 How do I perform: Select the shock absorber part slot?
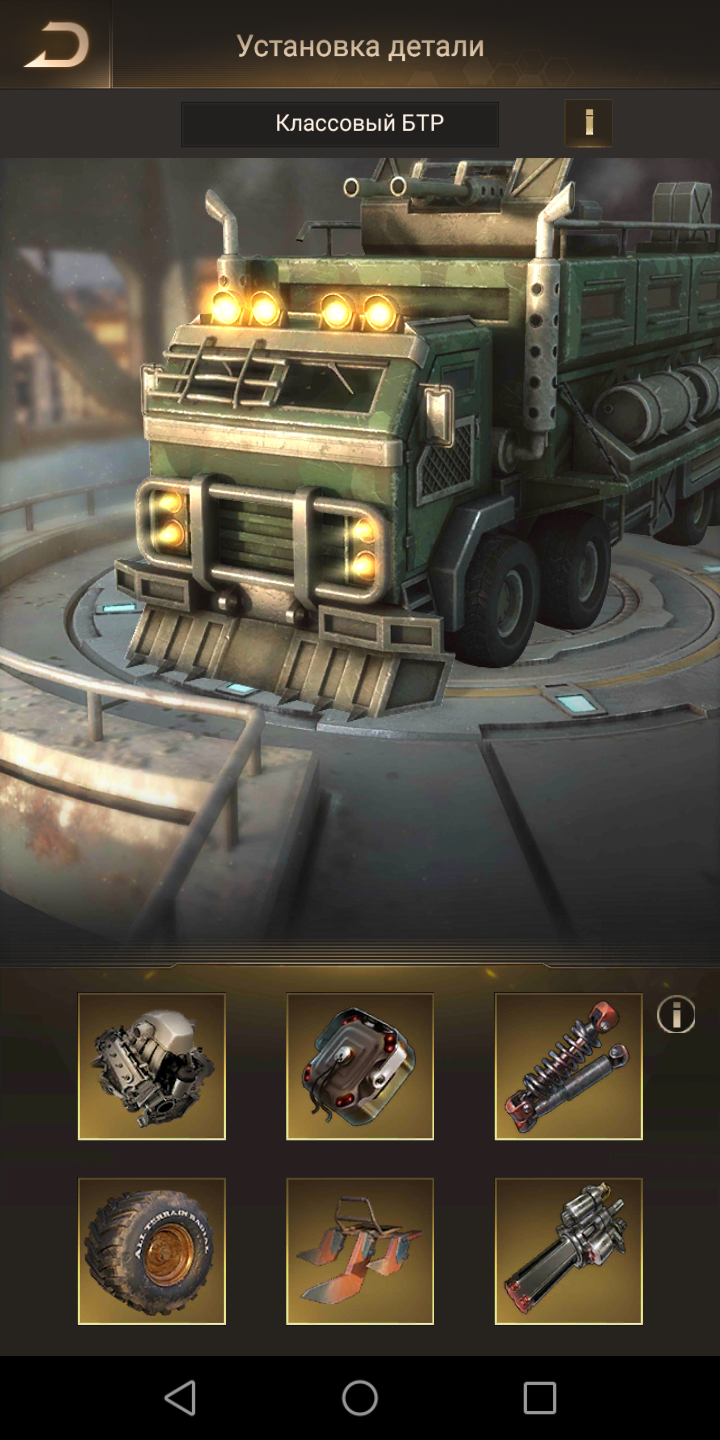568,1066
